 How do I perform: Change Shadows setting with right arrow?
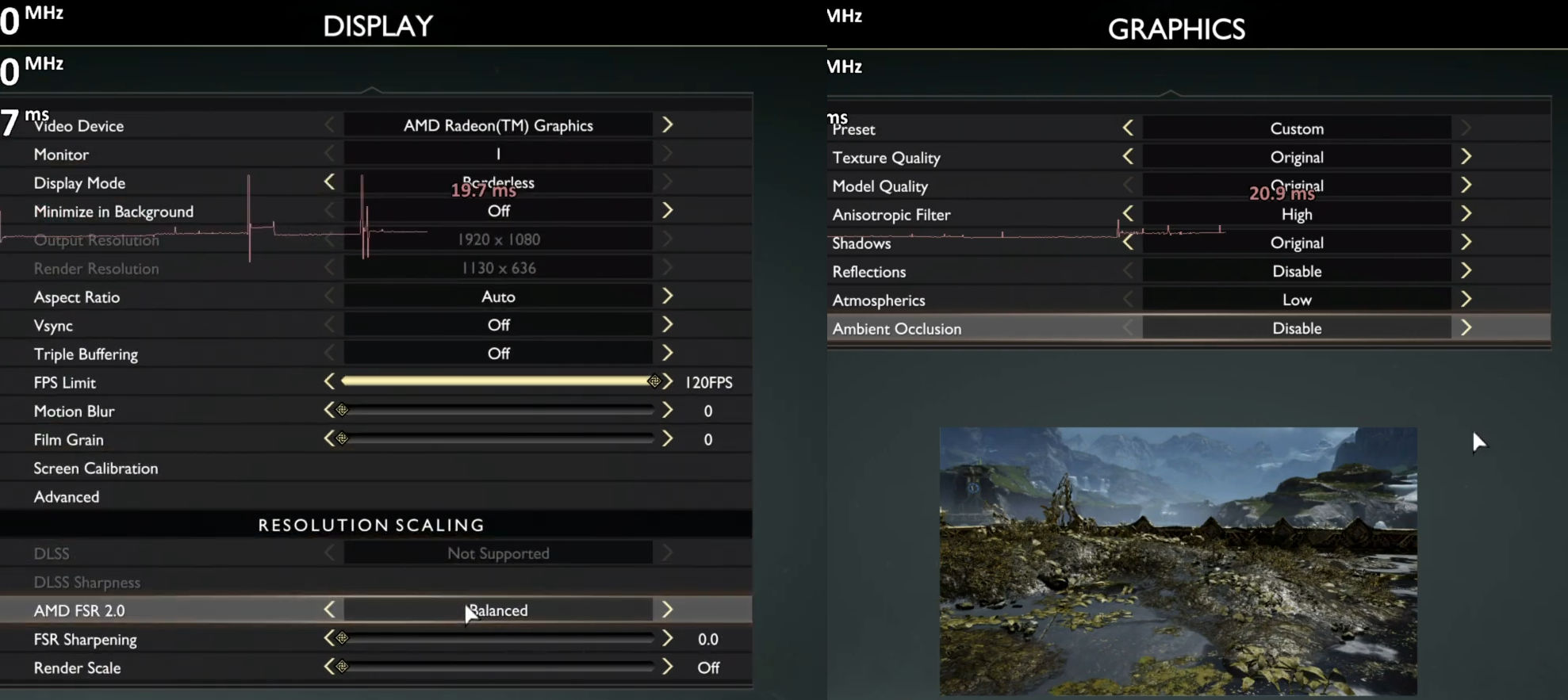[1466, 243]
